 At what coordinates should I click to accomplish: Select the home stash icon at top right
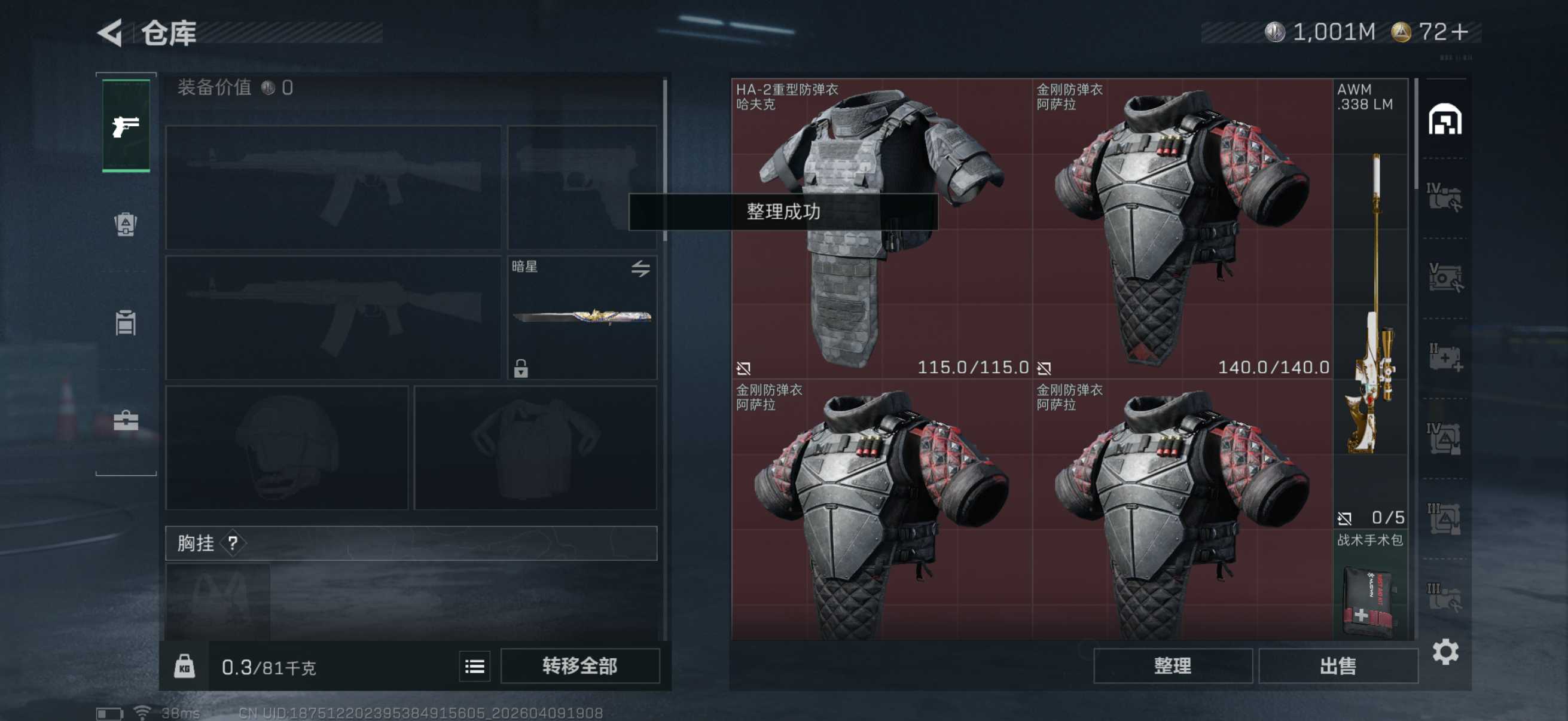click(x=1444, y=119)
